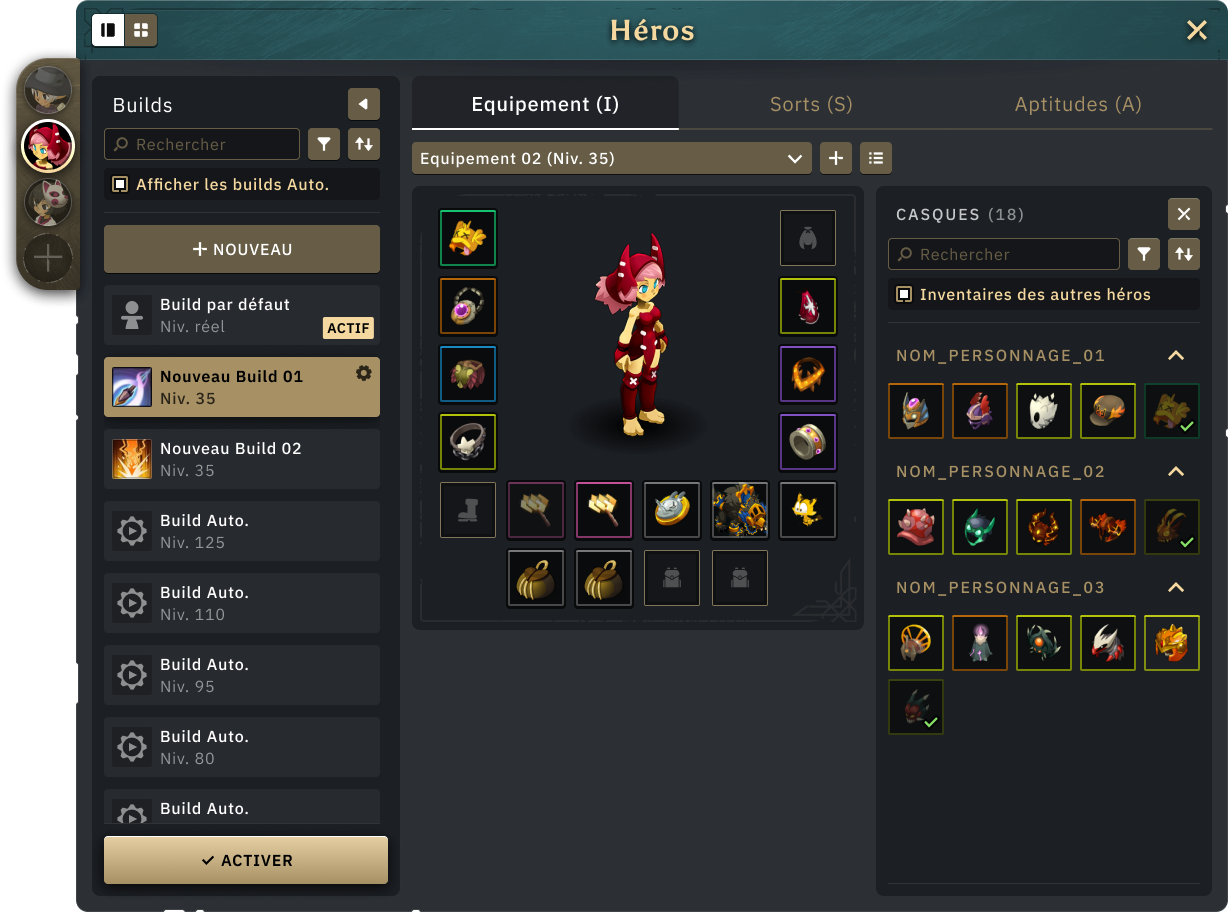Collapse the Builds panel with arrow button
1229x912 pixels.
364,104
